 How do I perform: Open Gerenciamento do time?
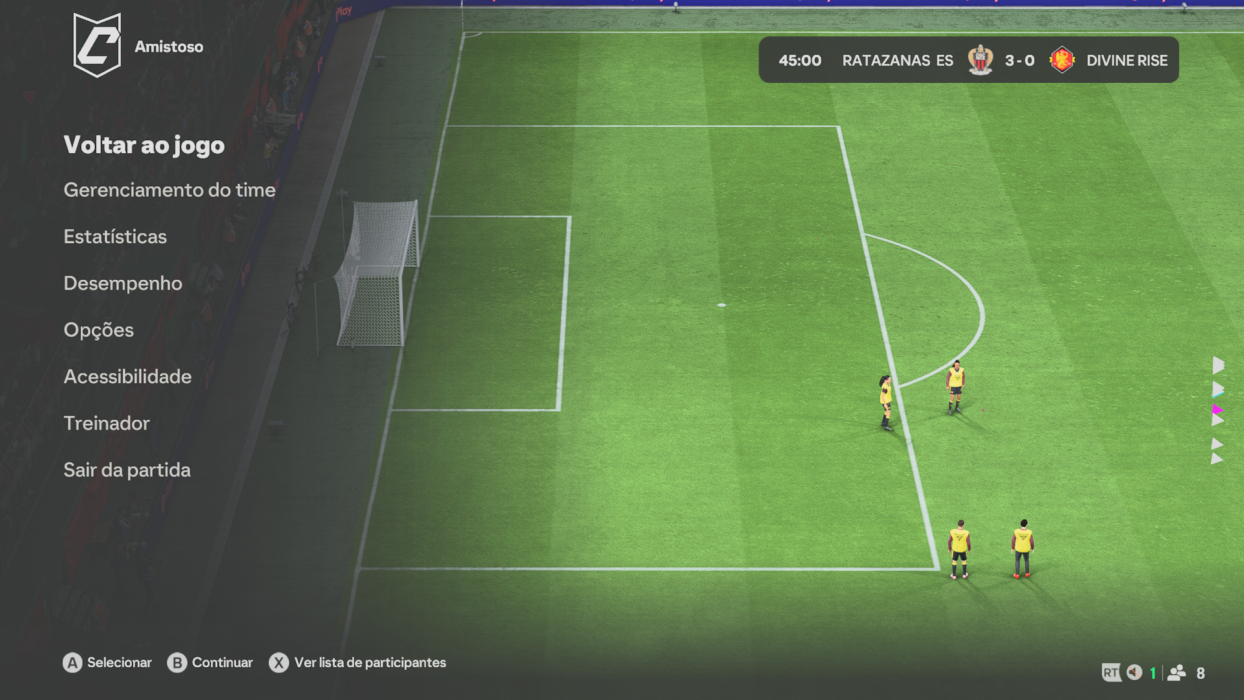click(x=169, y=190)
